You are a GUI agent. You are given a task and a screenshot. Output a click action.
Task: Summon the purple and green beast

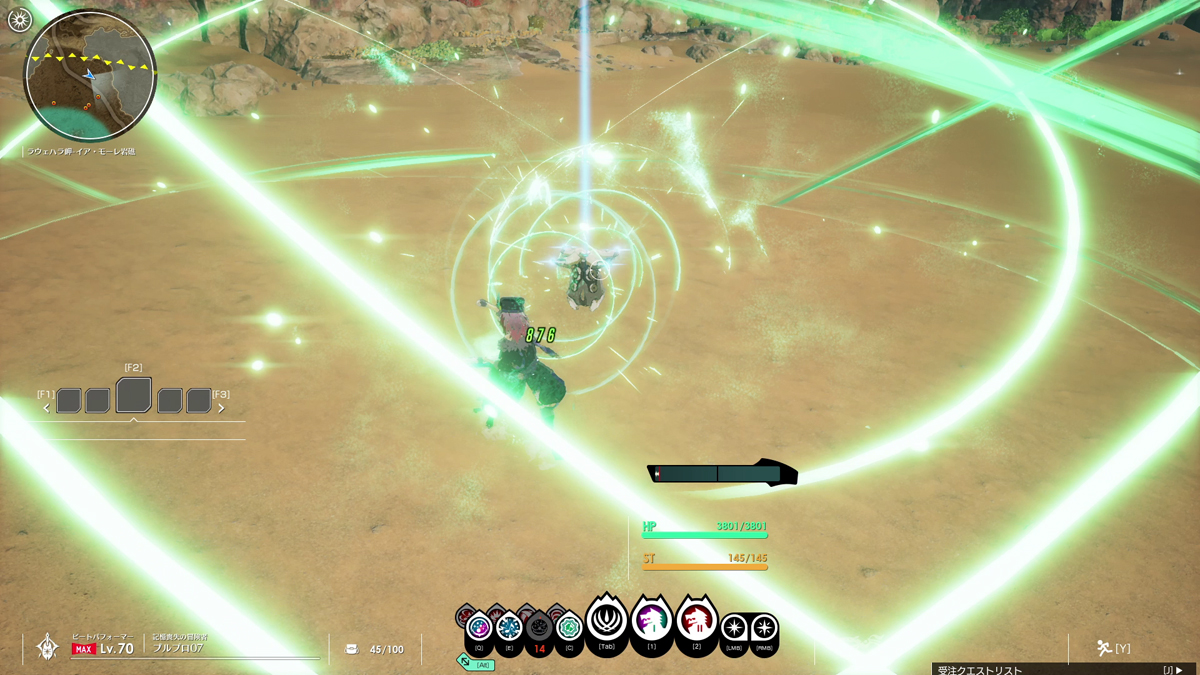651,620
